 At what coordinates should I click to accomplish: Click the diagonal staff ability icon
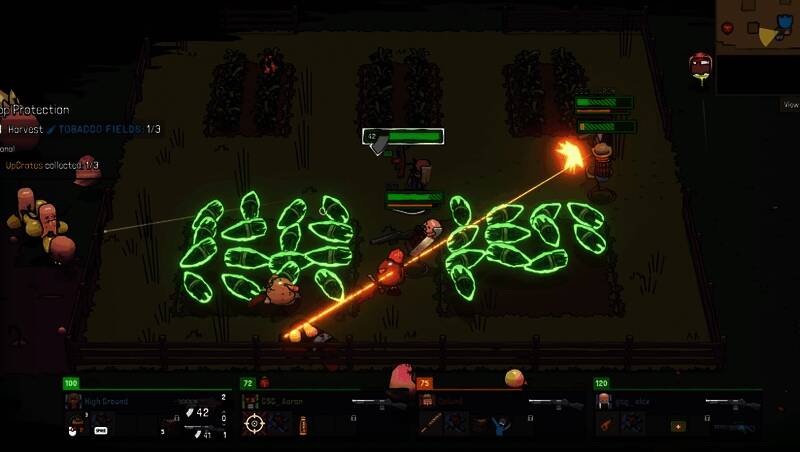click(x=430, y=425)
